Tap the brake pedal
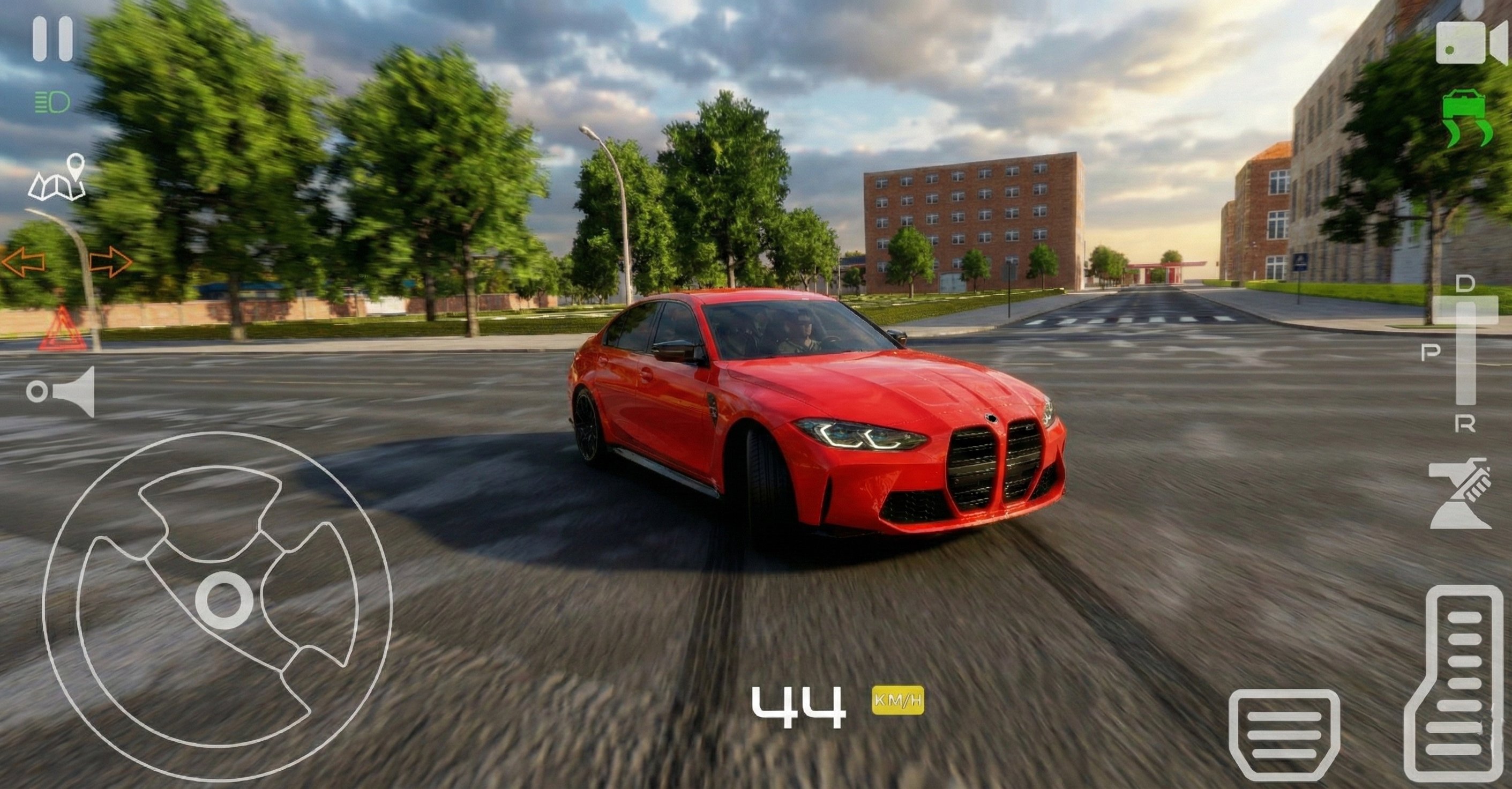 pos(1284,734)
